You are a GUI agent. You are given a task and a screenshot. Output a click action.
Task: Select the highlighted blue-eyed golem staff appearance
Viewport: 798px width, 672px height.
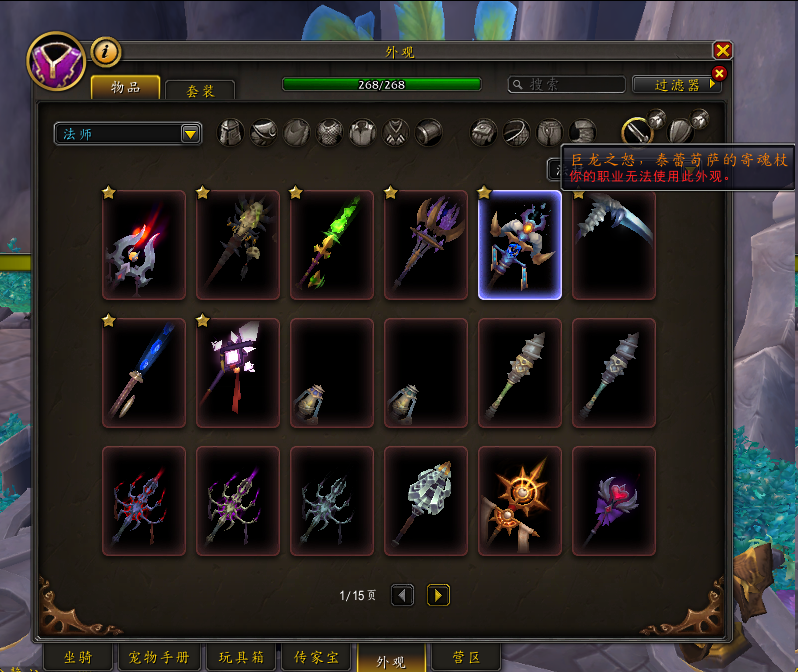(x=520, y=245)
